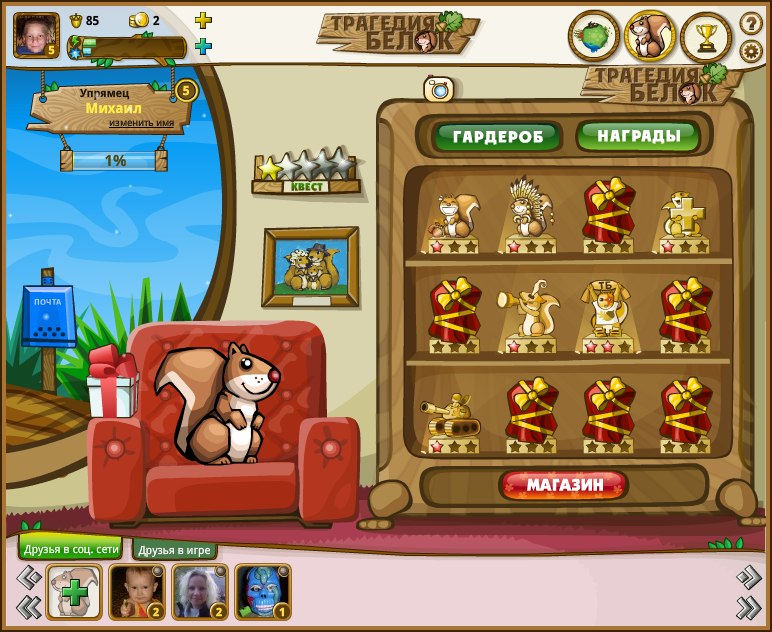Open the golden trophy ratings screen

coord(706,38)
